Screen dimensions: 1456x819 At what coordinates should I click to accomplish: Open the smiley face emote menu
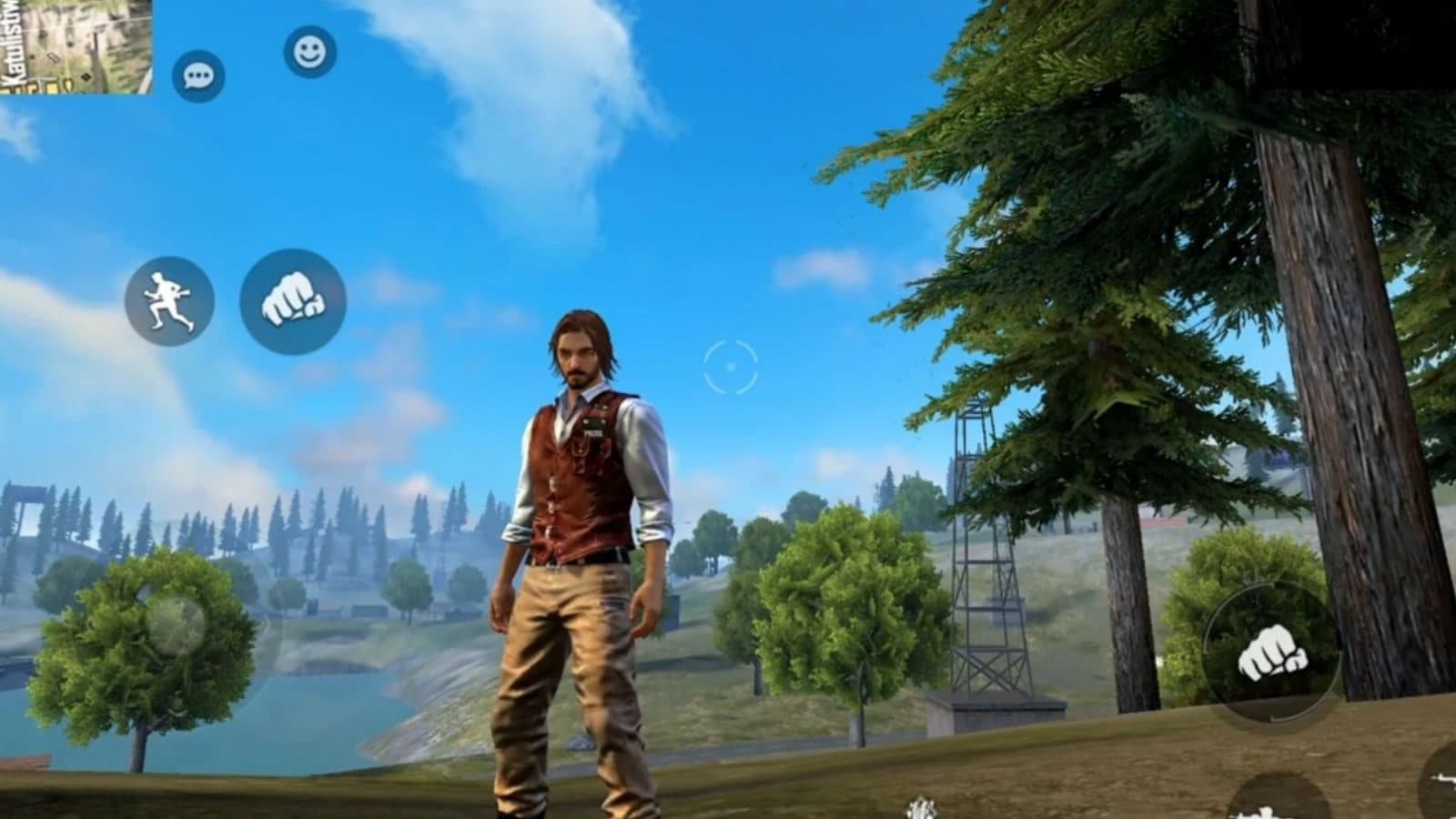tap(309, 52)
